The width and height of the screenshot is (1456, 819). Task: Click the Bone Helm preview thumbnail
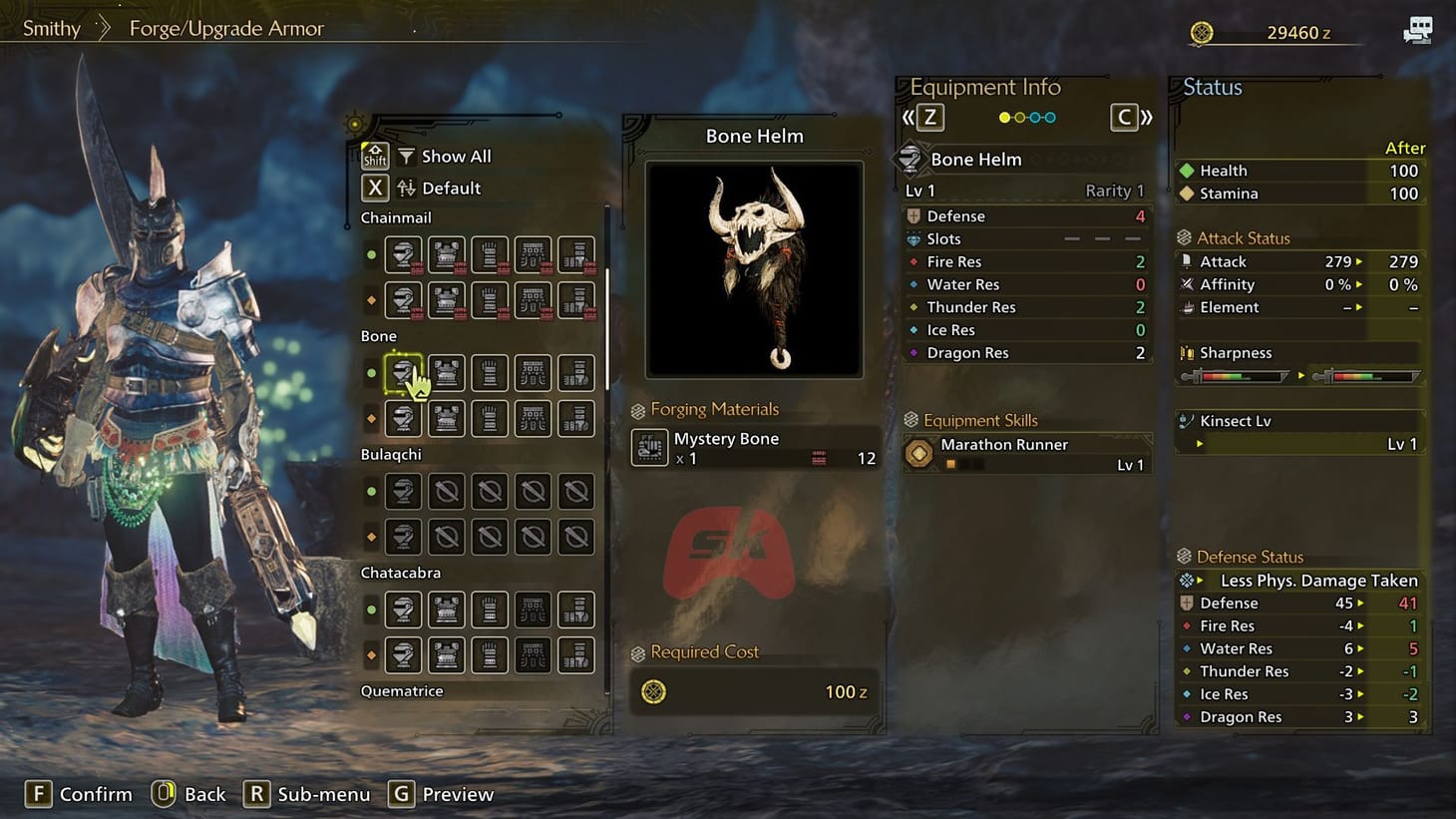click(x=754, y=269)
